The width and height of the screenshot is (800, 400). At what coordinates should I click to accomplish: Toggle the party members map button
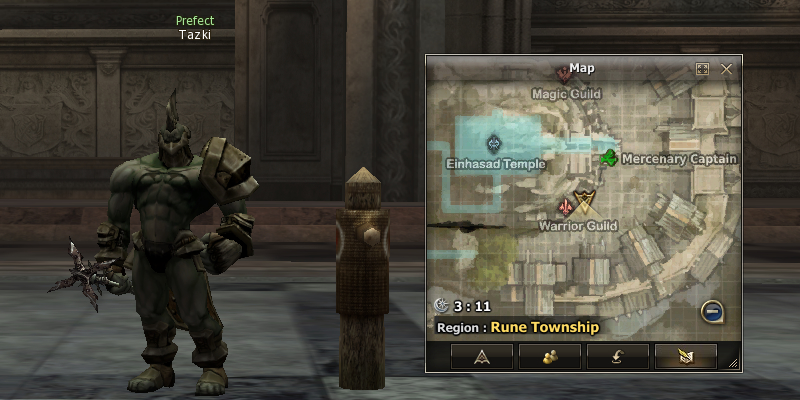click(x=549, y=356)
